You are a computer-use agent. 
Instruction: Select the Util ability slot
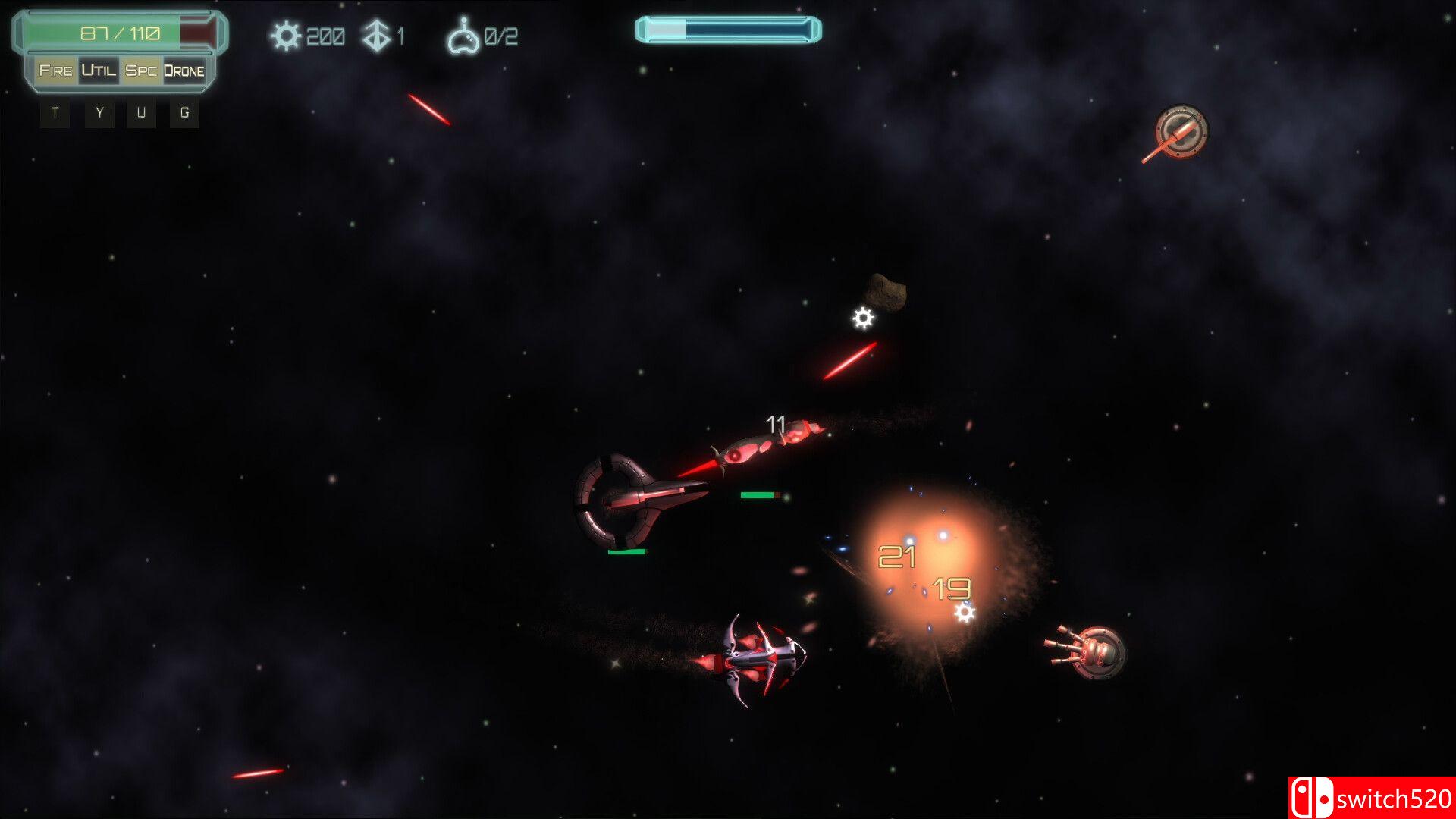click(99, 71)
